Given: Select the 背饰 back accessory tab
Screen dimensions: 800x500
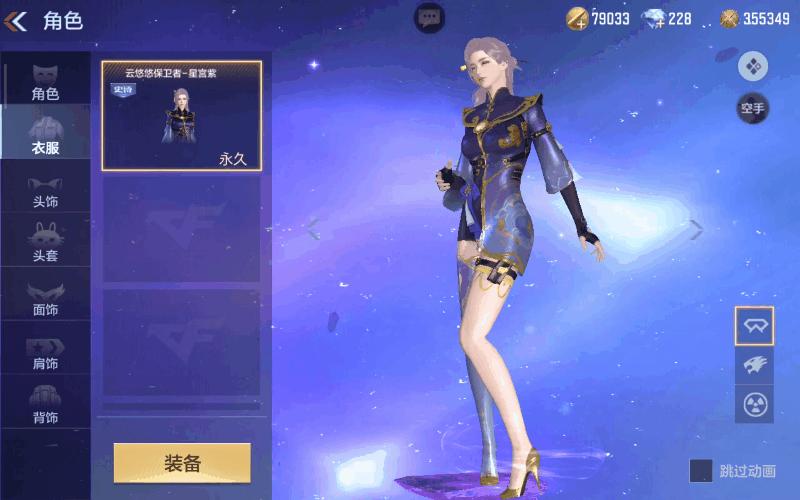Looking at the screenshot, I should [45, 404].
